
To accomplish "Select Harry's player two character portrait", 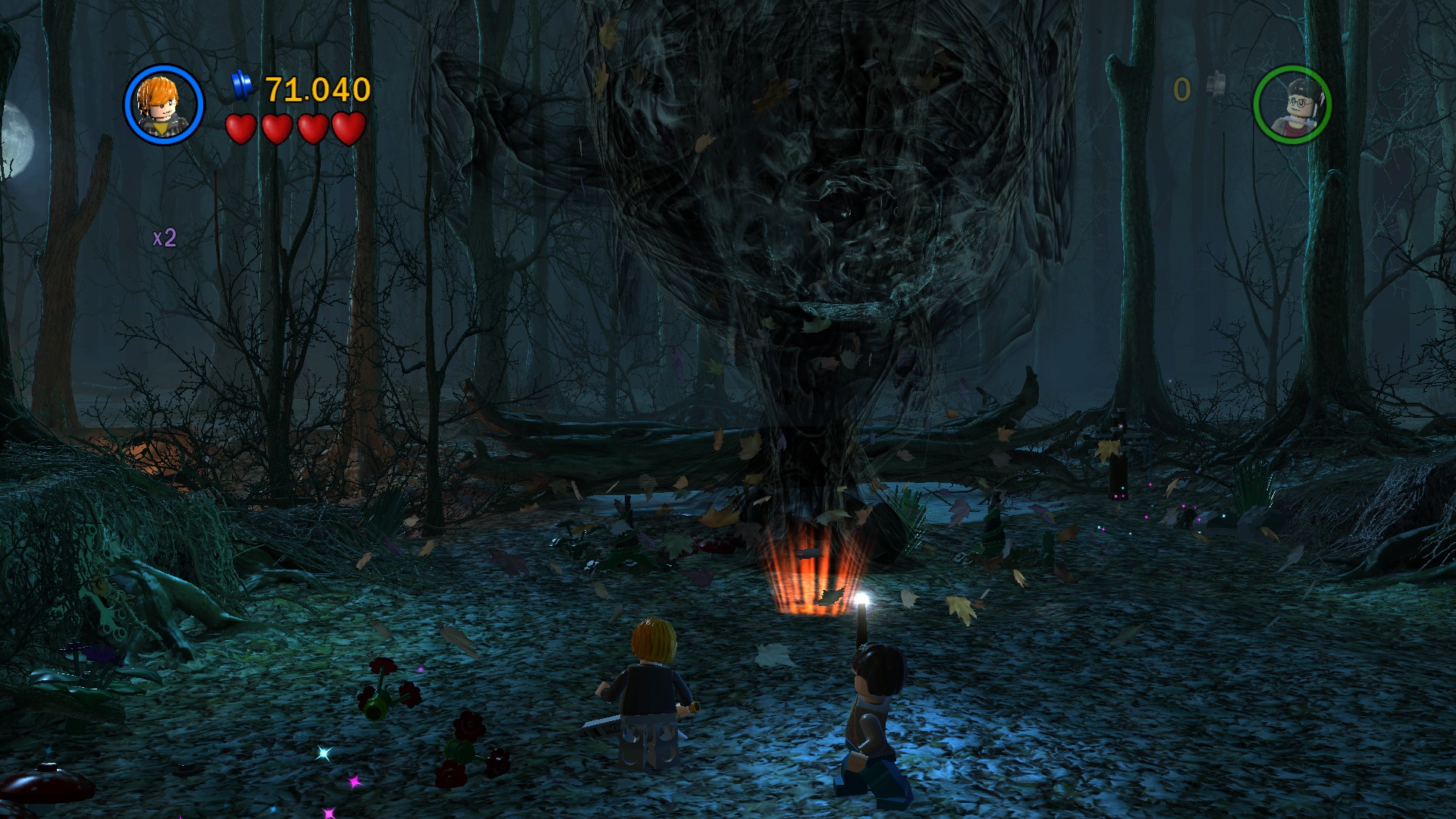I will [1291, 104].
